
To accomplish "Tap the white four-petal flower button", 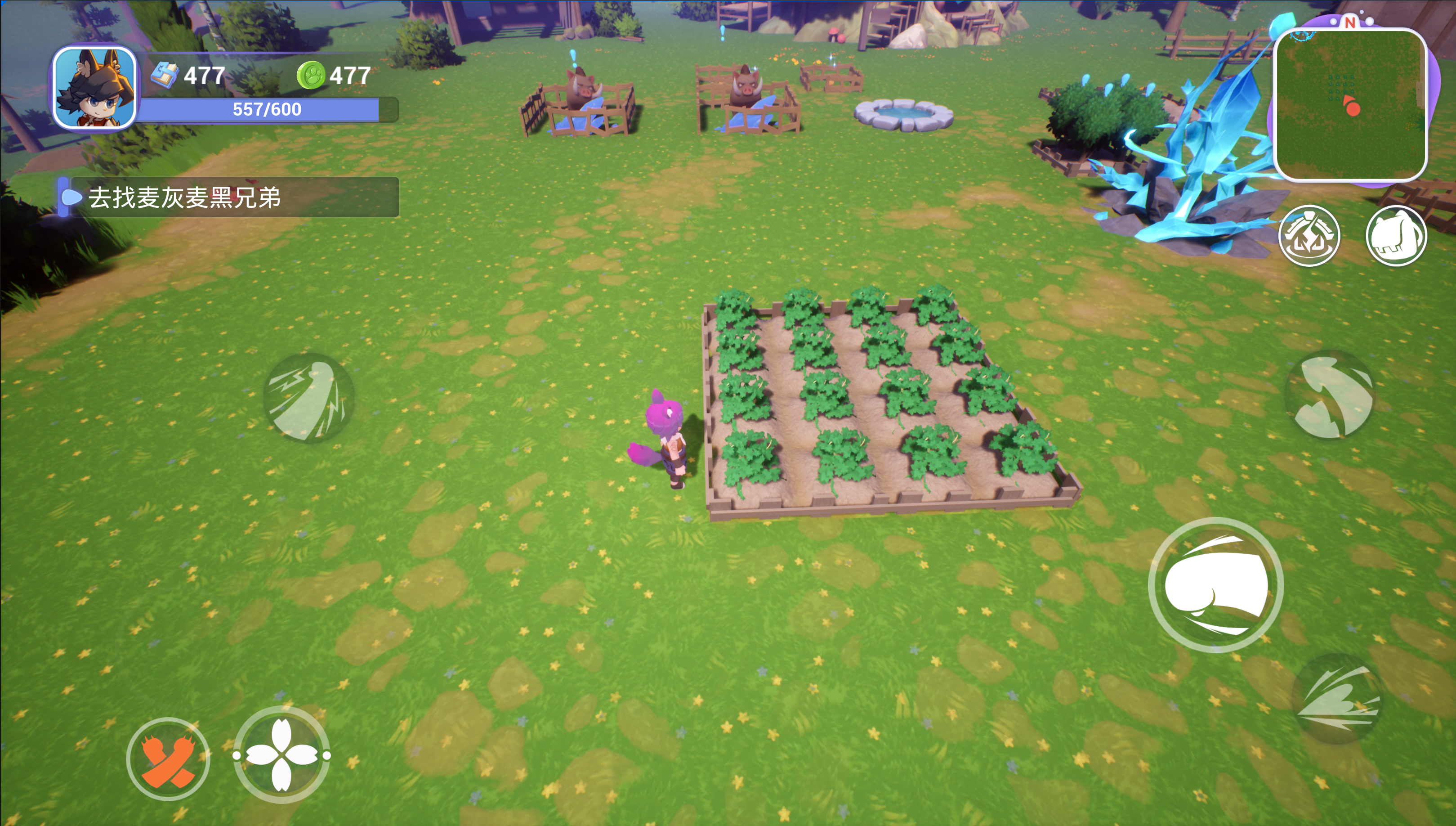I will pos(282,755).
